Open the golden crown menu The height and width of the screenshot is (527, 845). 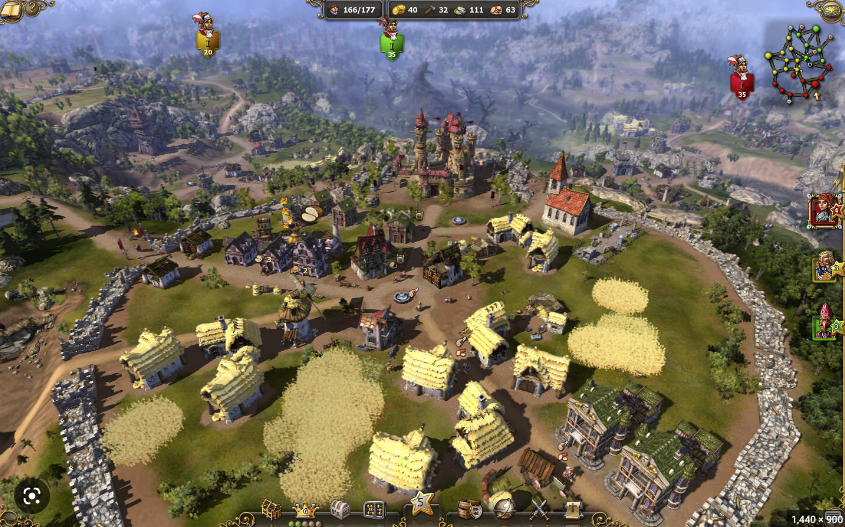(304, 510)
